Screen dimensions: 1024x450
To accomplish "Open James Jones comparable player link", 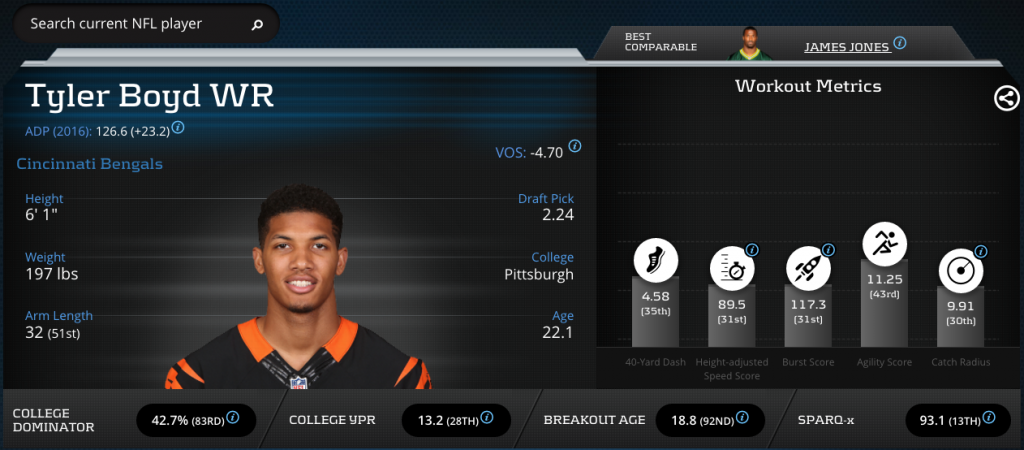I will pos(846,45).
